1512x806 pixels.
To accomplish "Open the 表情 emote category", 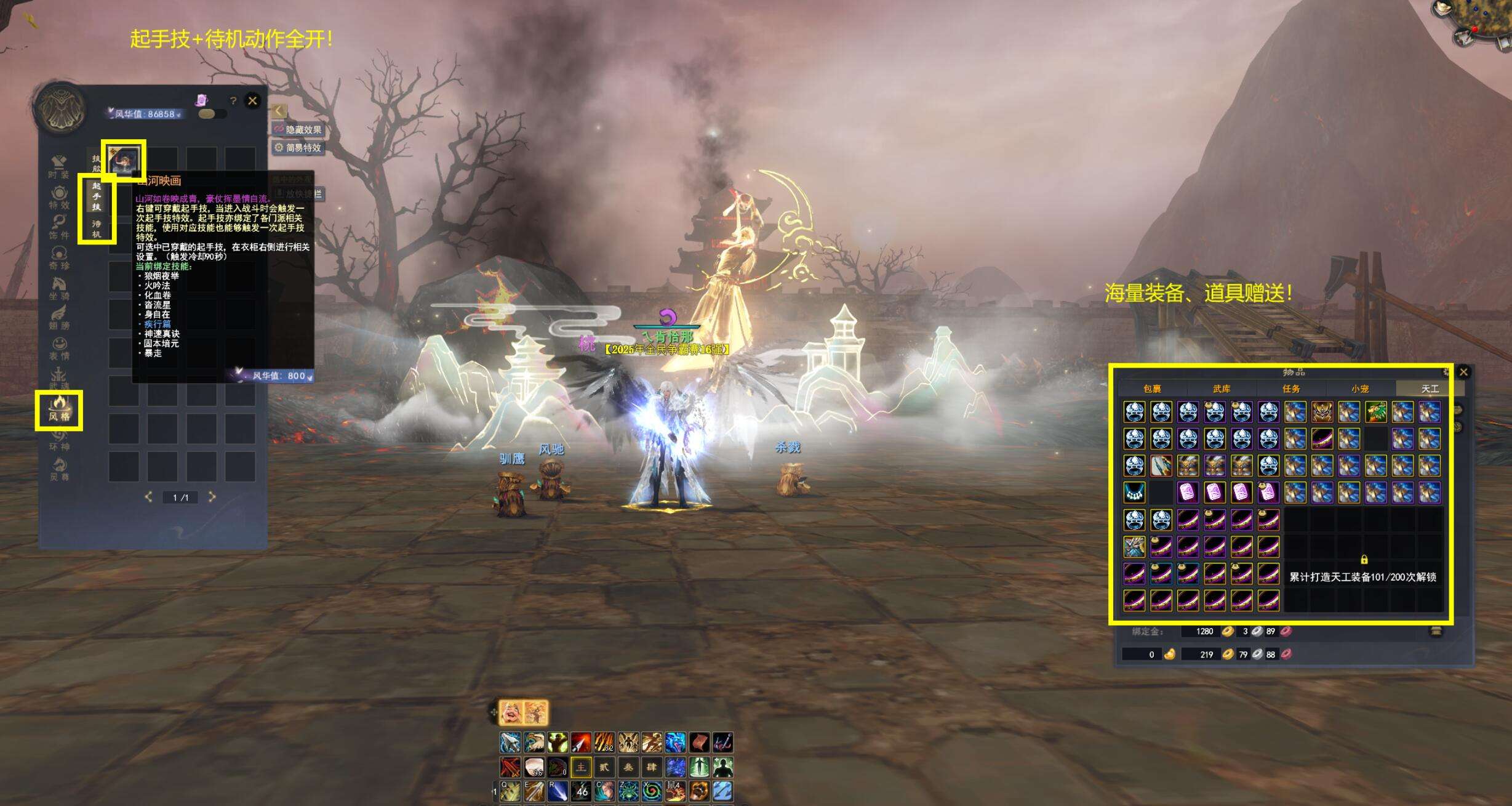I will point(59,349).
